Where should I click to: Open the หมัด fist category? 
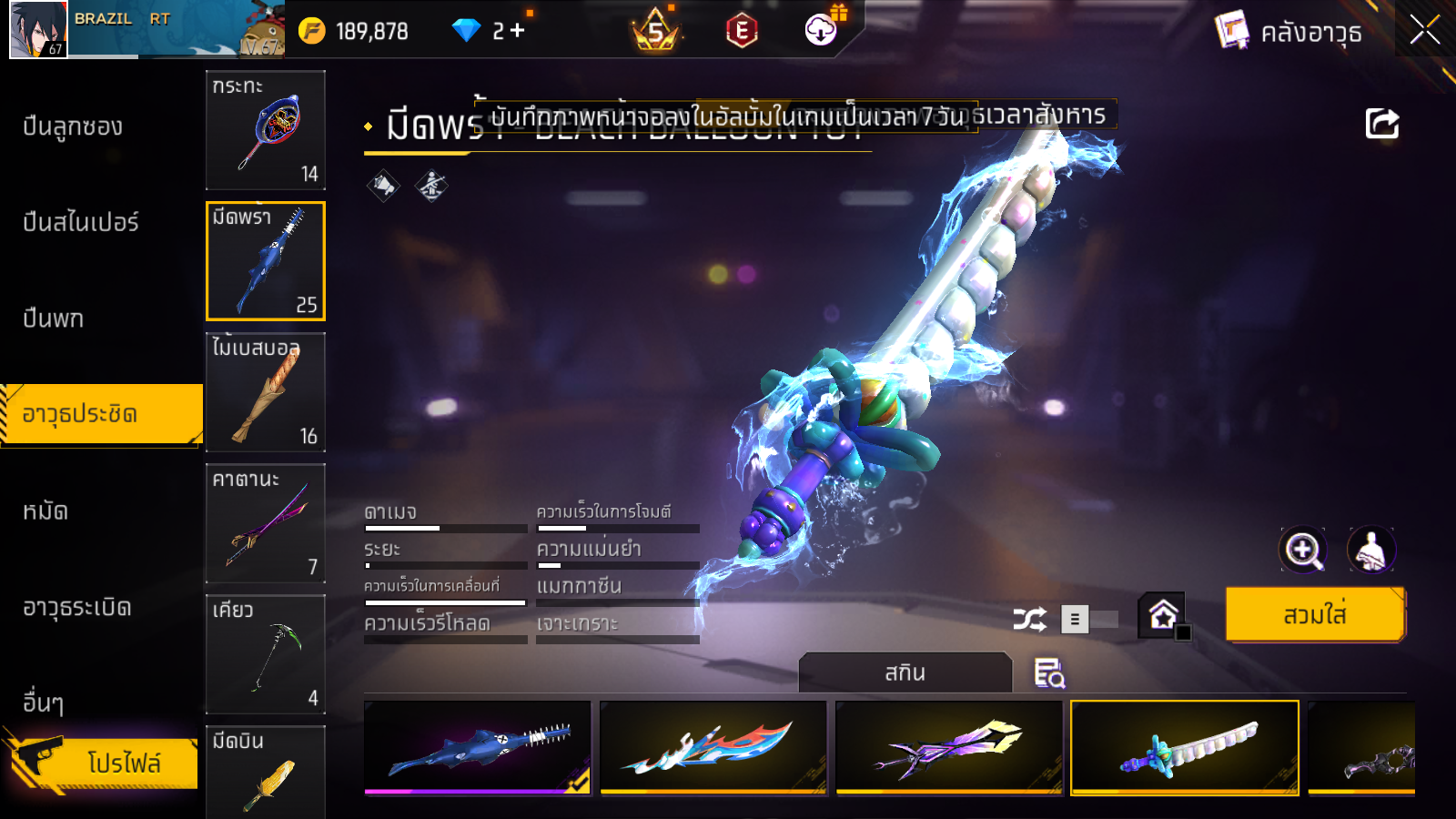(45, 511)
